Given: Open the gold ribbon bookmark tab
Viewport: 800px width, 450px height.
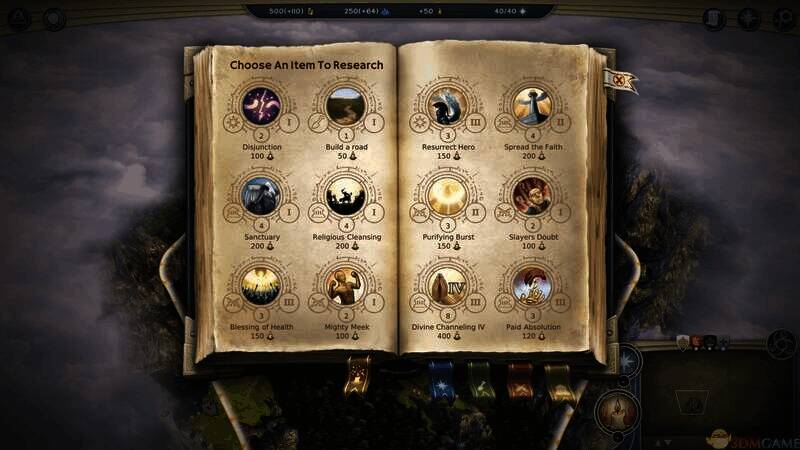Looking at the screenshot, I should tap(357, 380).
